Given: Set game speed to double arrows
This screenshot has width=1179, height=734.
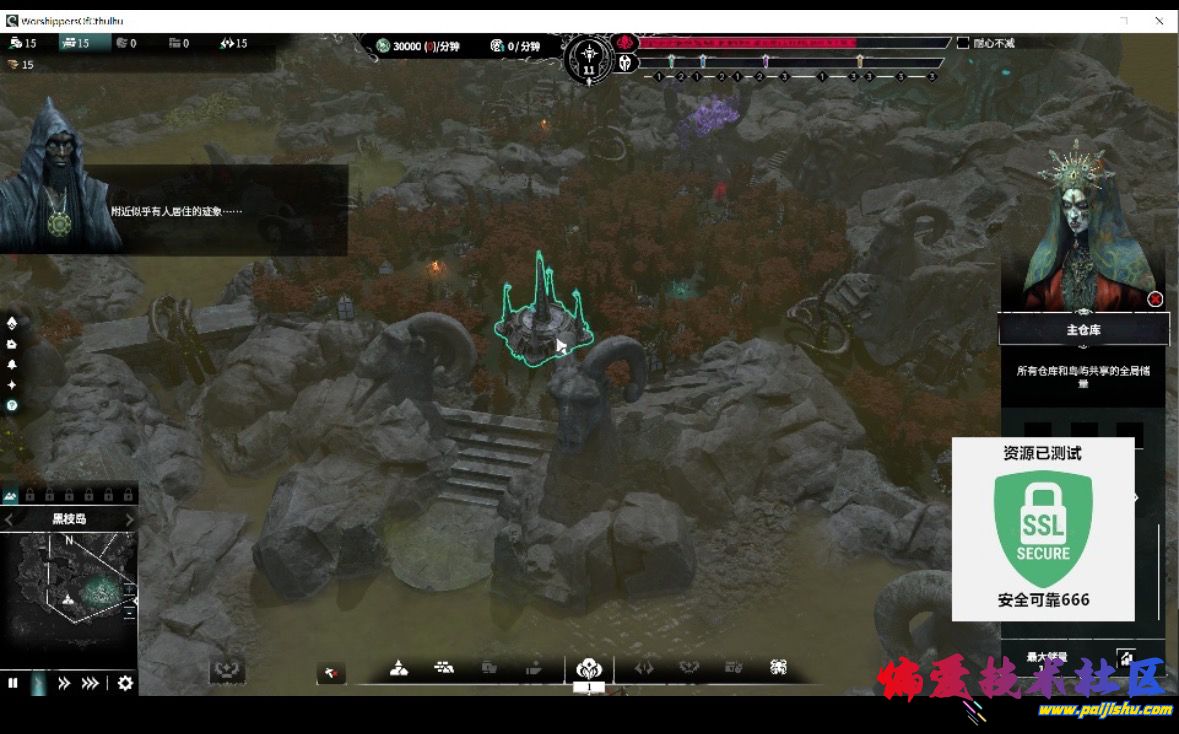Looking at the screenshot, I should point(64,683).
